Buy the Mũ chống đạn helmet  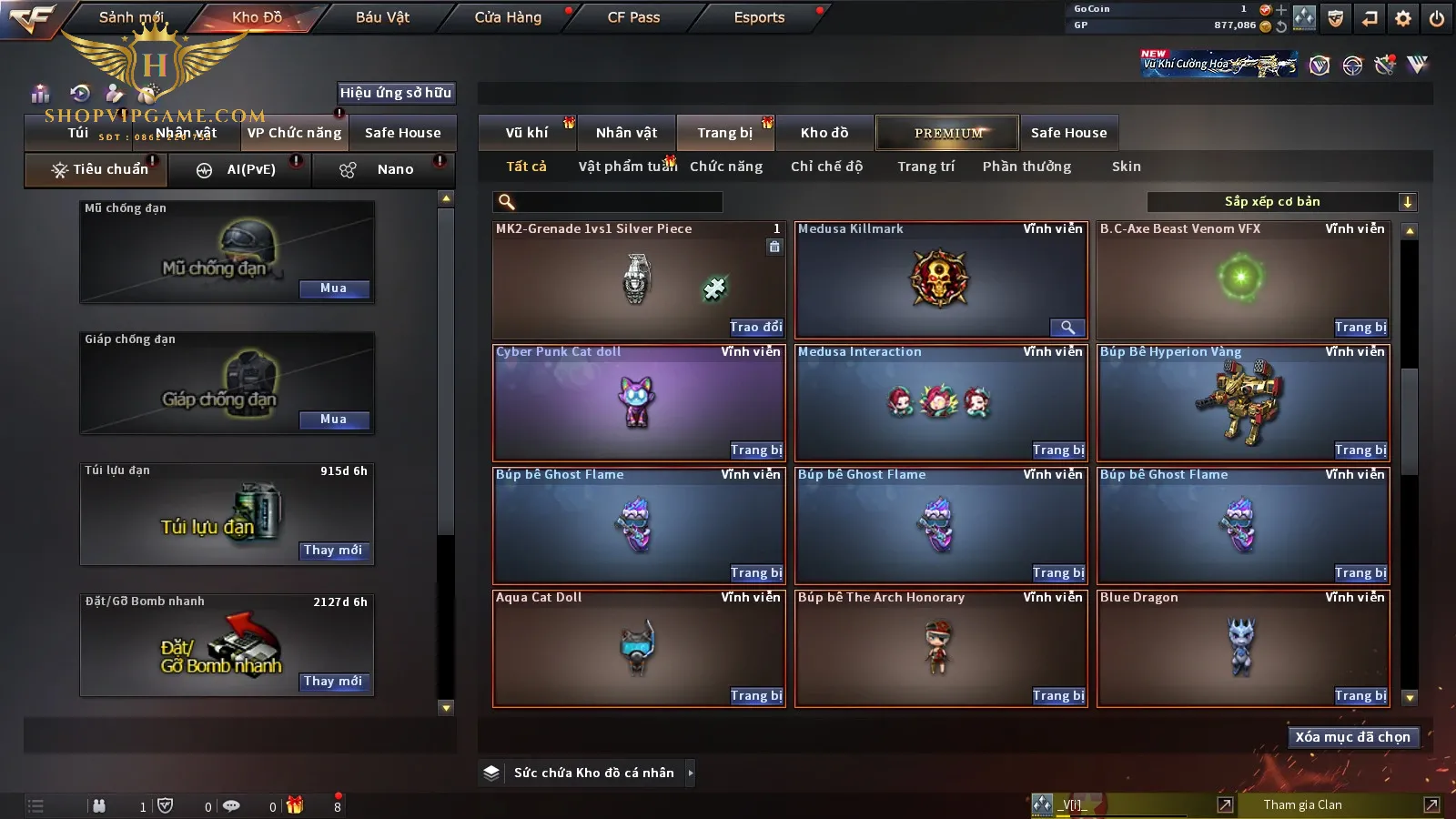pos(333,288)
